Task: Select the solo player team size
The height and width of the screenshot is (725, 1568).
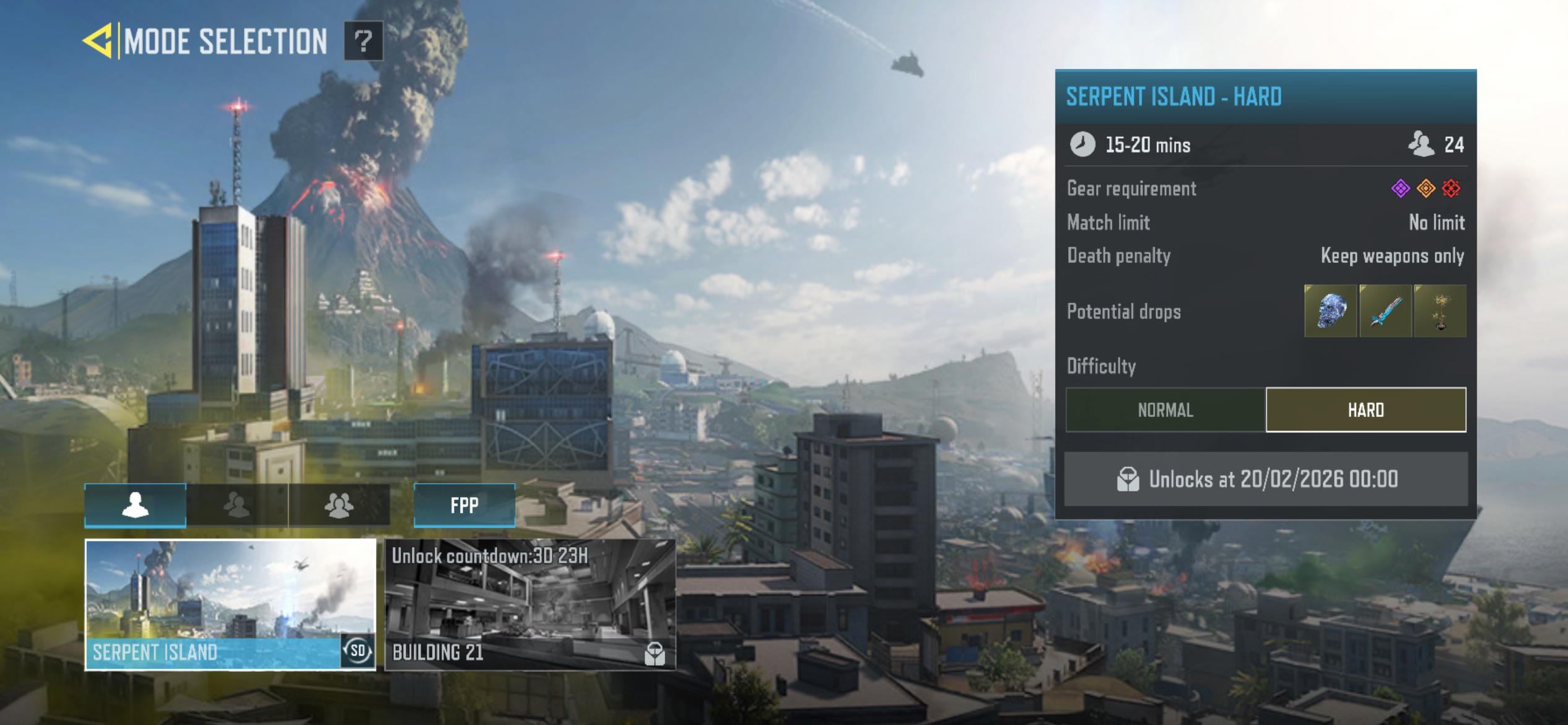Action: pyautogui.click(x=135, y=505)
